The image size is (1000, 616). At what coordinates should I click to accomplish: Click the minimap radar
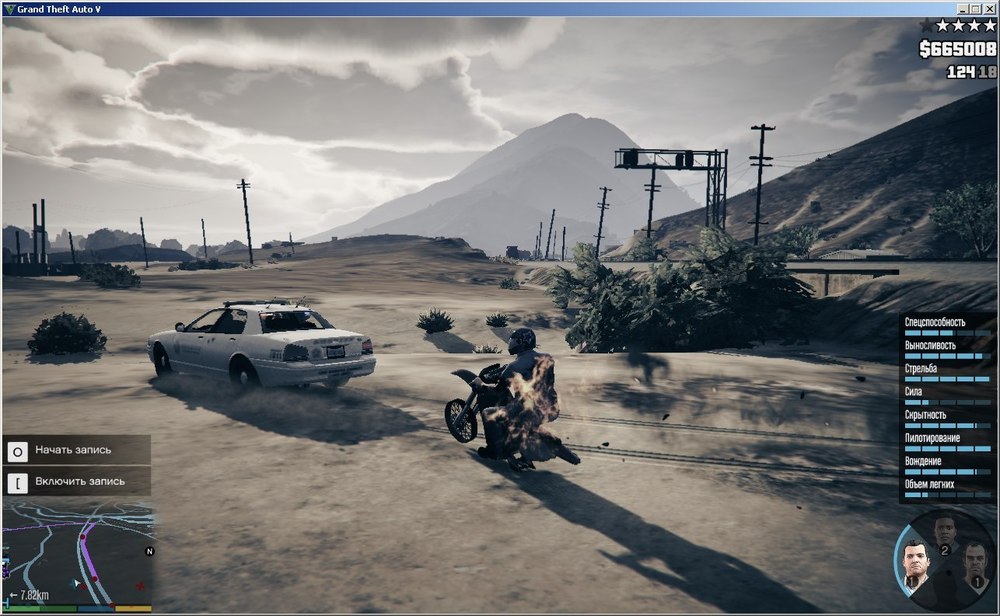coord(80,553)
